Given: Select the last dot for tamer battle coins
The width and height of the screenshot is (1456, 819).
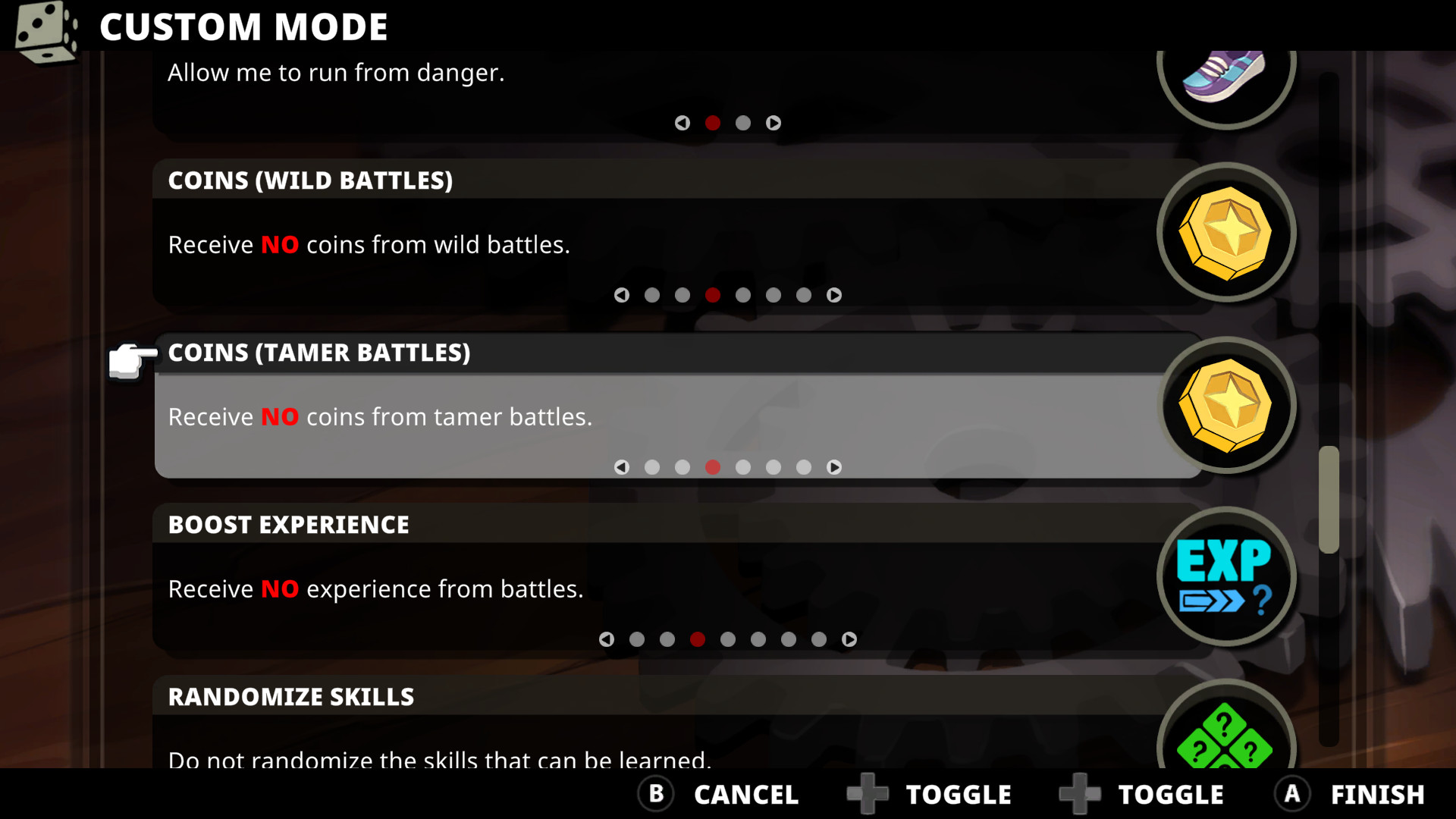Looking at the screenshot, I should point(804,468).
